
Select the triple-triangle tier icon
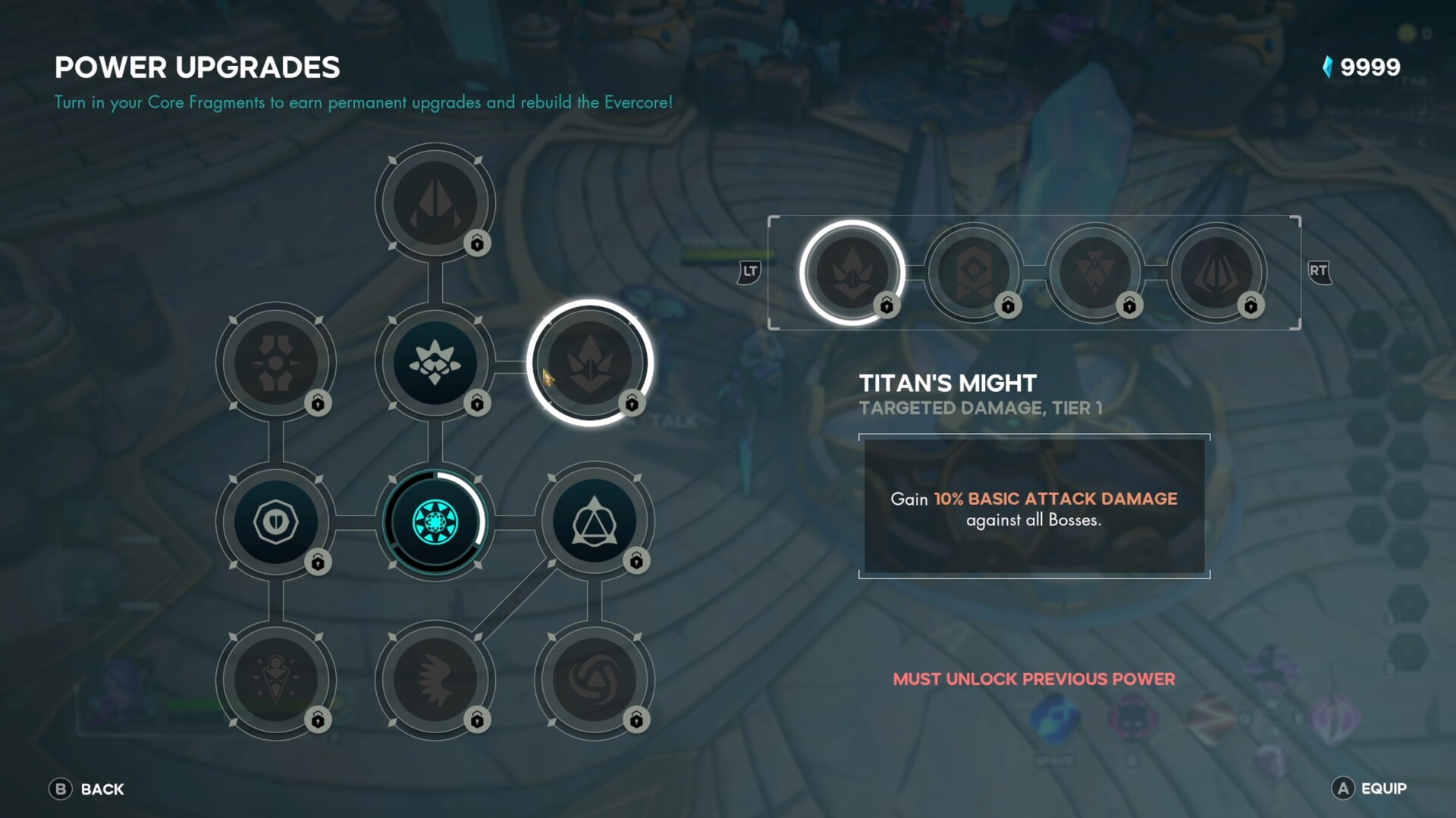pyautogui.click(x=1095, y=272)
